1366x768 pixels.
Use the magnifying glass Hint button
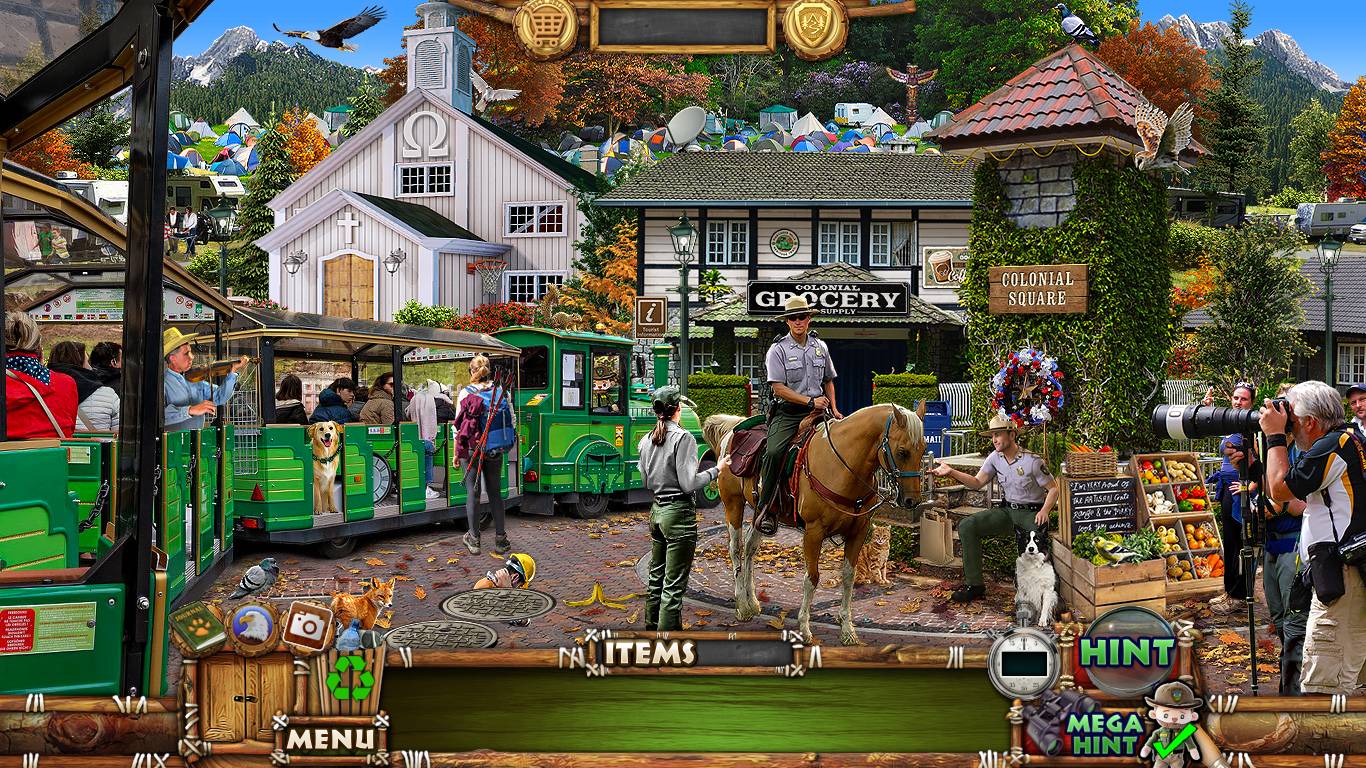(1128, 651)
